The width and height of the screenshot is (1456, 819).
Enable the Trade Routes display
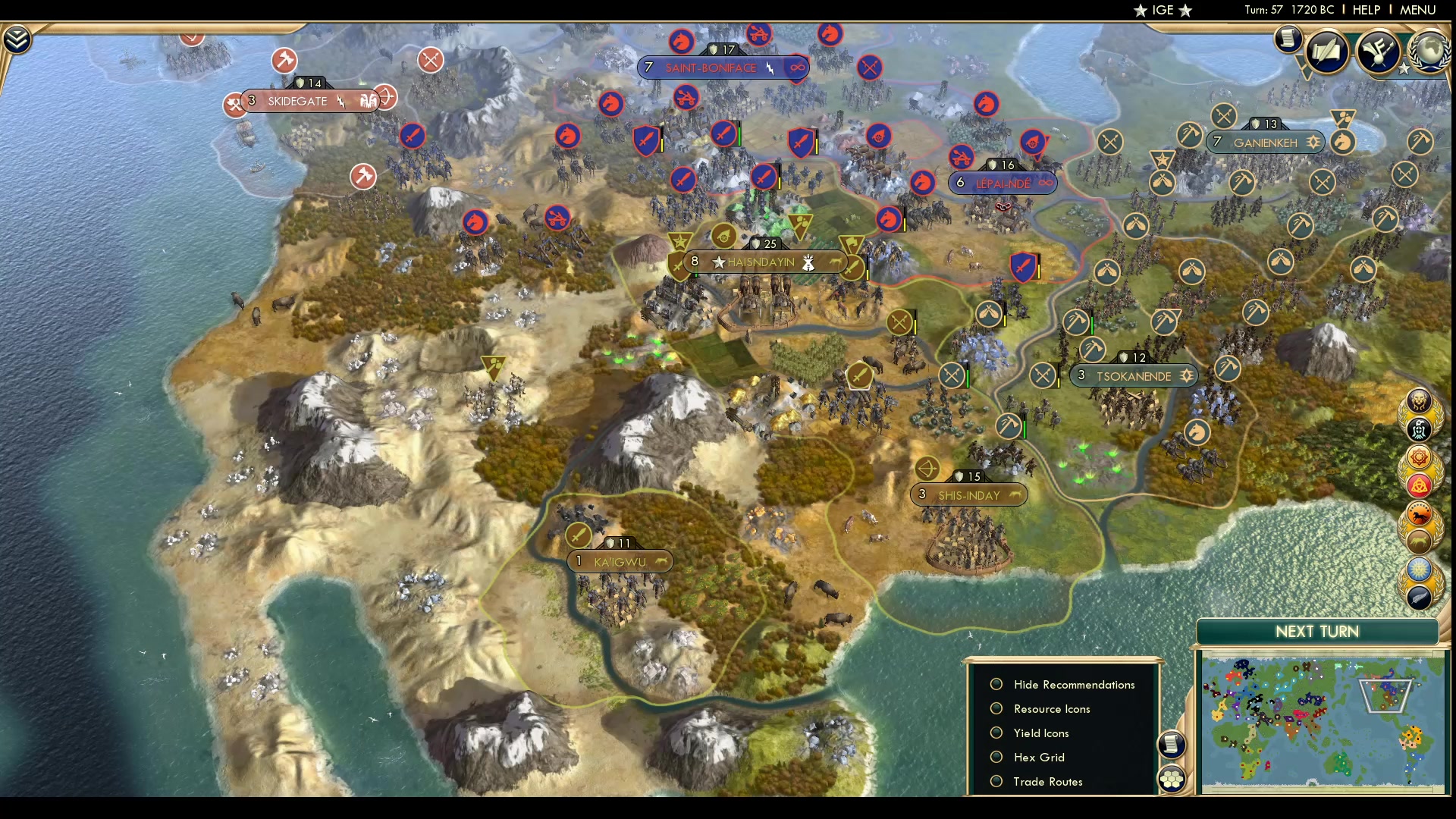click(x=996, y=781)
